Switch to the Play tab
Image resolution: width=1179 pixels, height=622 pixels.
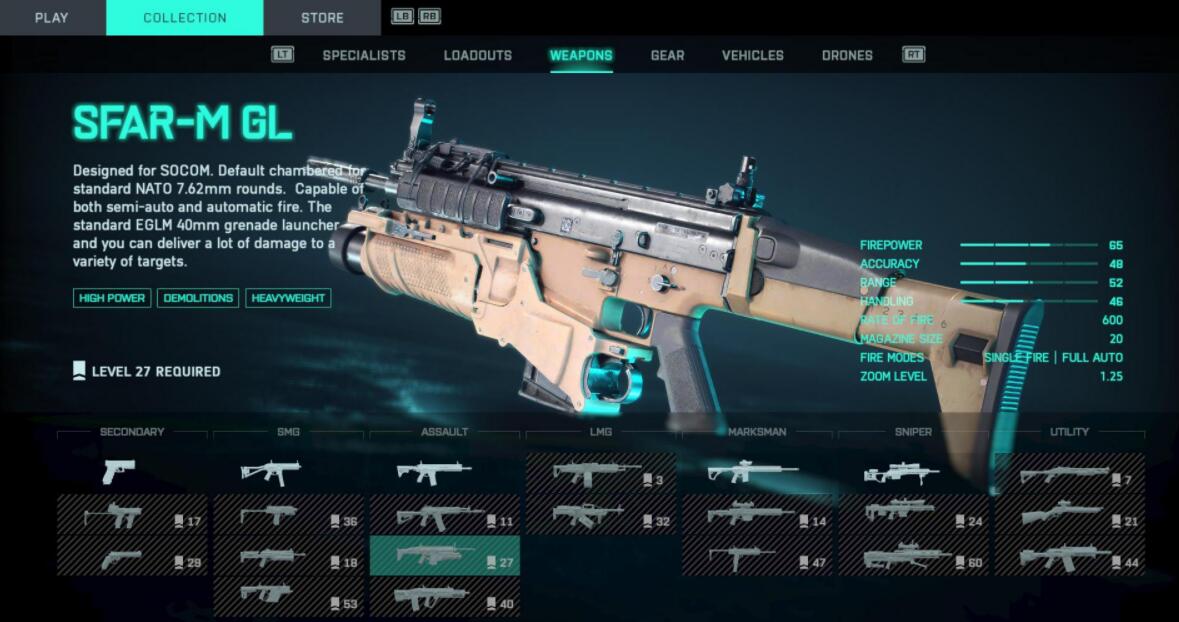(x=51, y=18)
